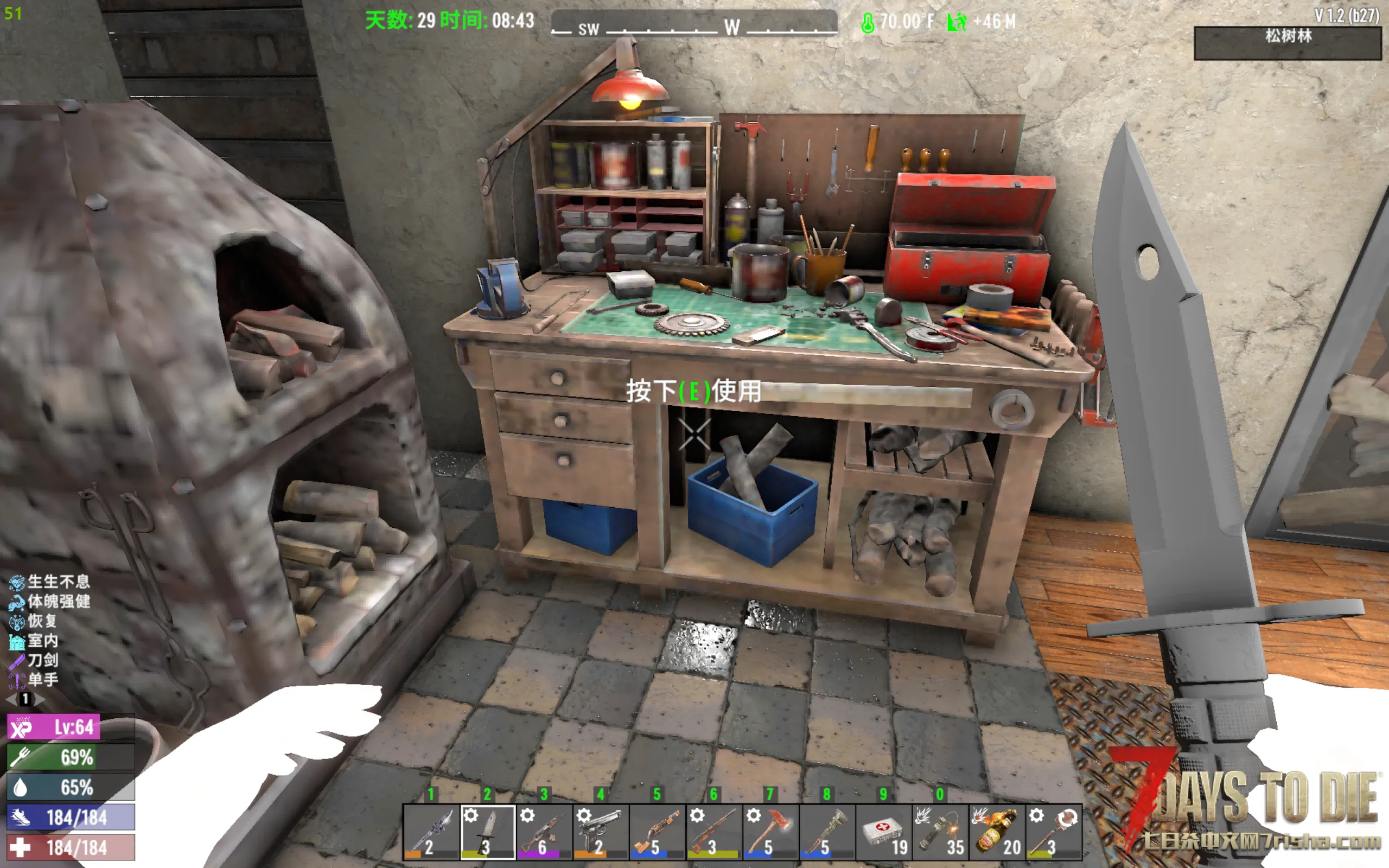Image resolution: width=1389 pixels, height=868 pixels.
Task: Click the 体魄强健 buff entry
Action: coord(17,602)
